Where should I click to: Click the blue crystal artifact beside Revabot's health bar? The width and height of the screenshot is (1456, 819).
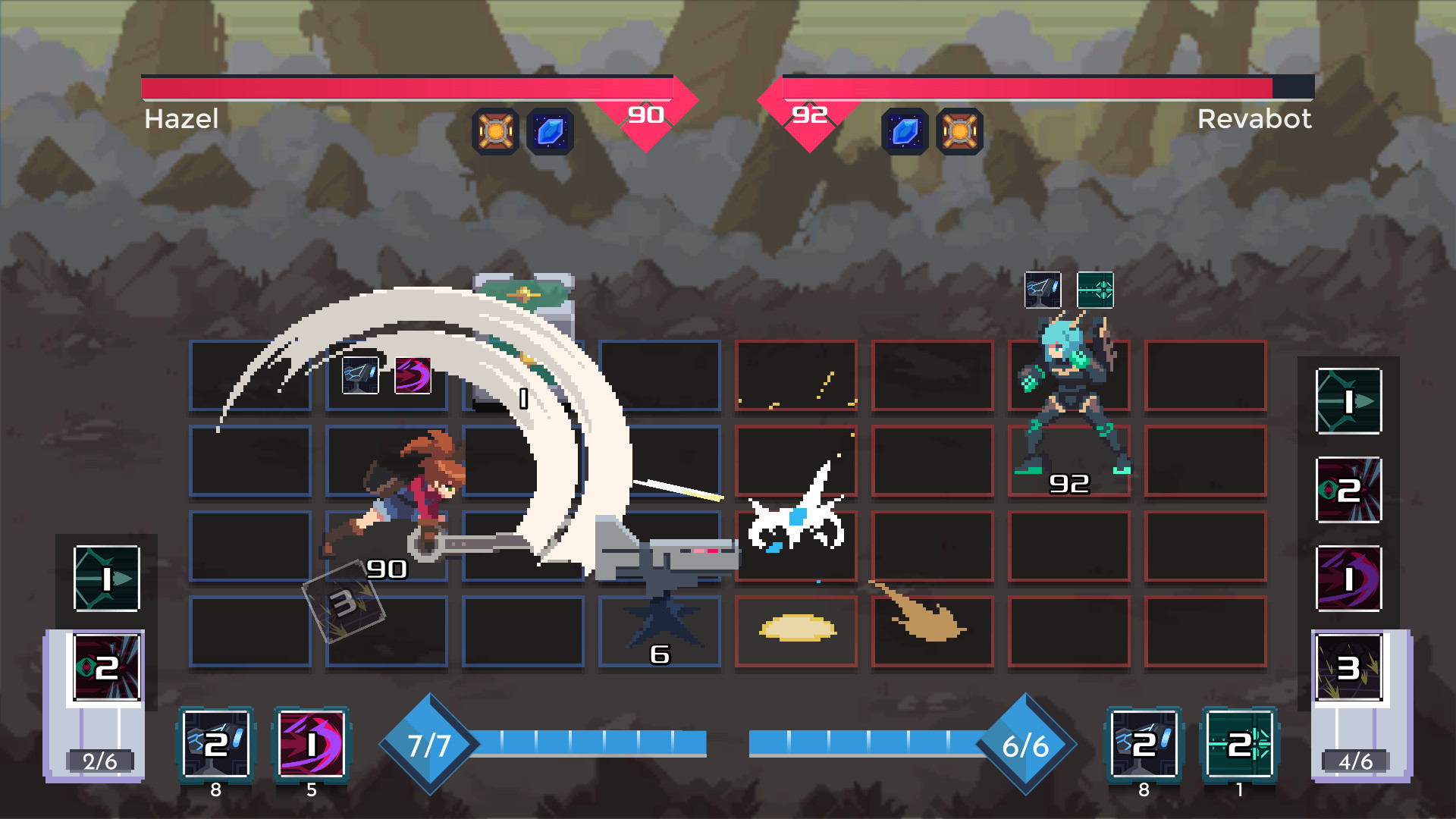point(905,131)
